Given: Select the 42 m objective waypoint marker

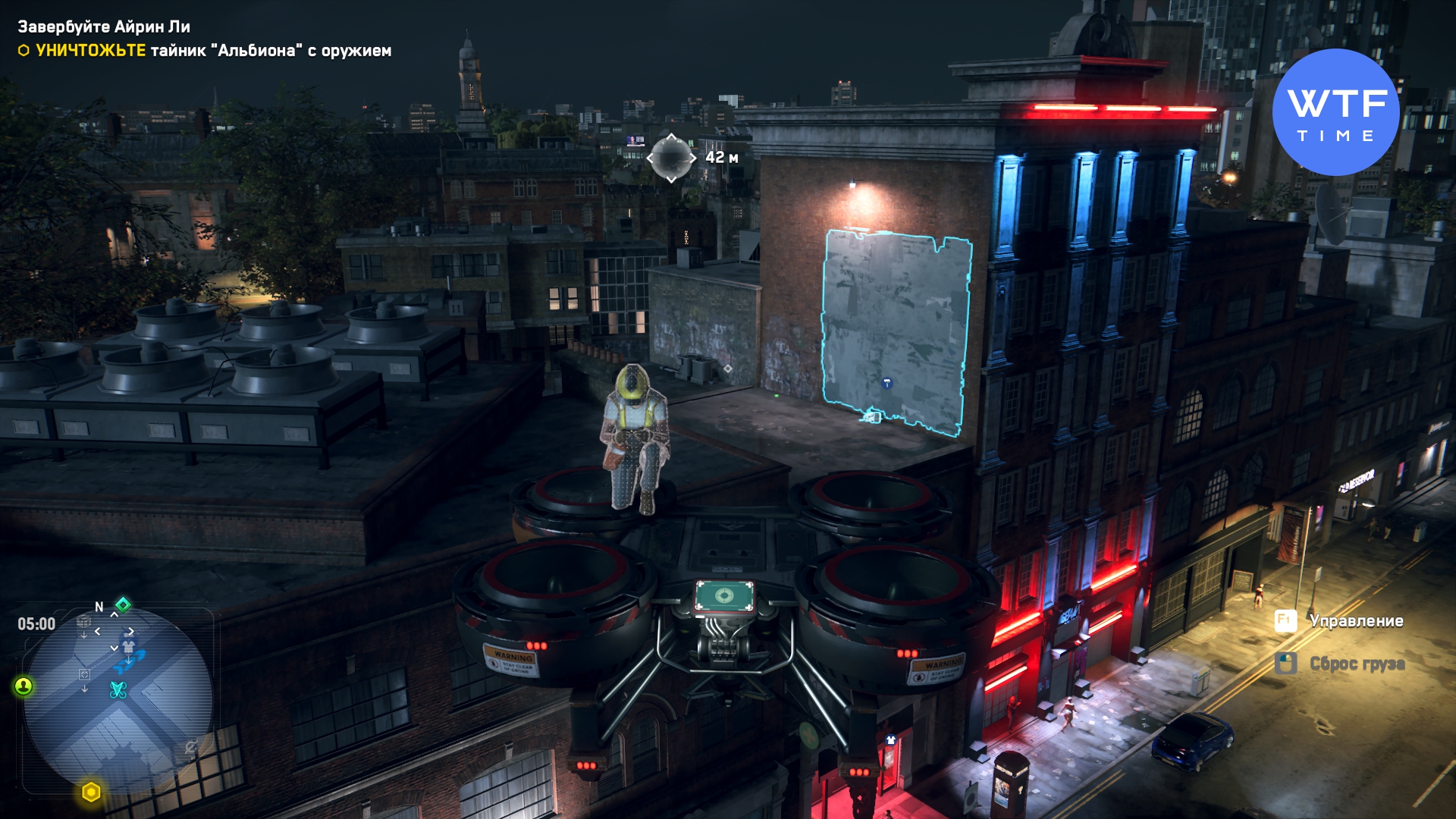Looking at the screenshot, I should point(671,158).
